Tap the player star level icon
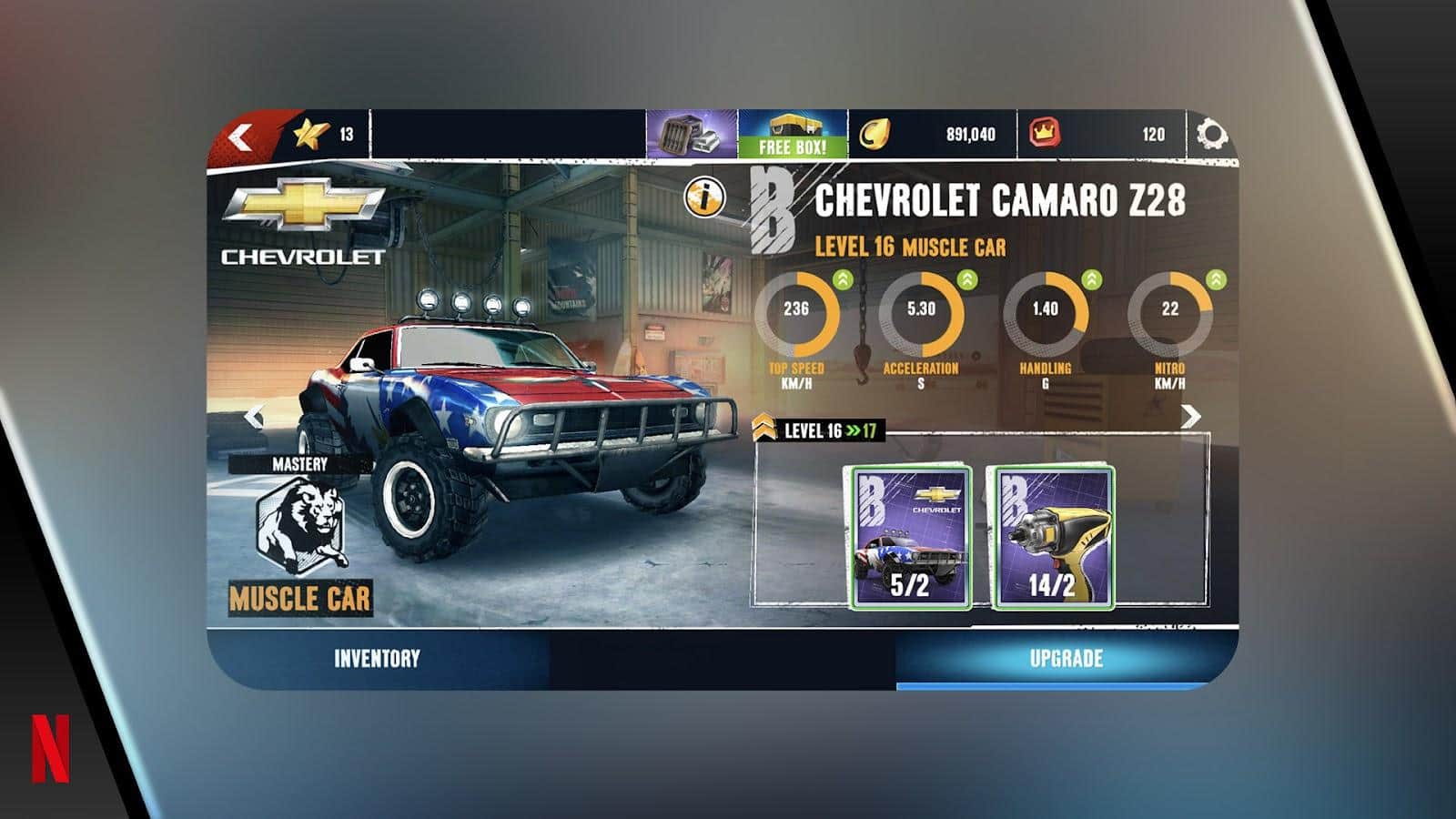This screenshot has width=1456, height=819. [309, 135]
